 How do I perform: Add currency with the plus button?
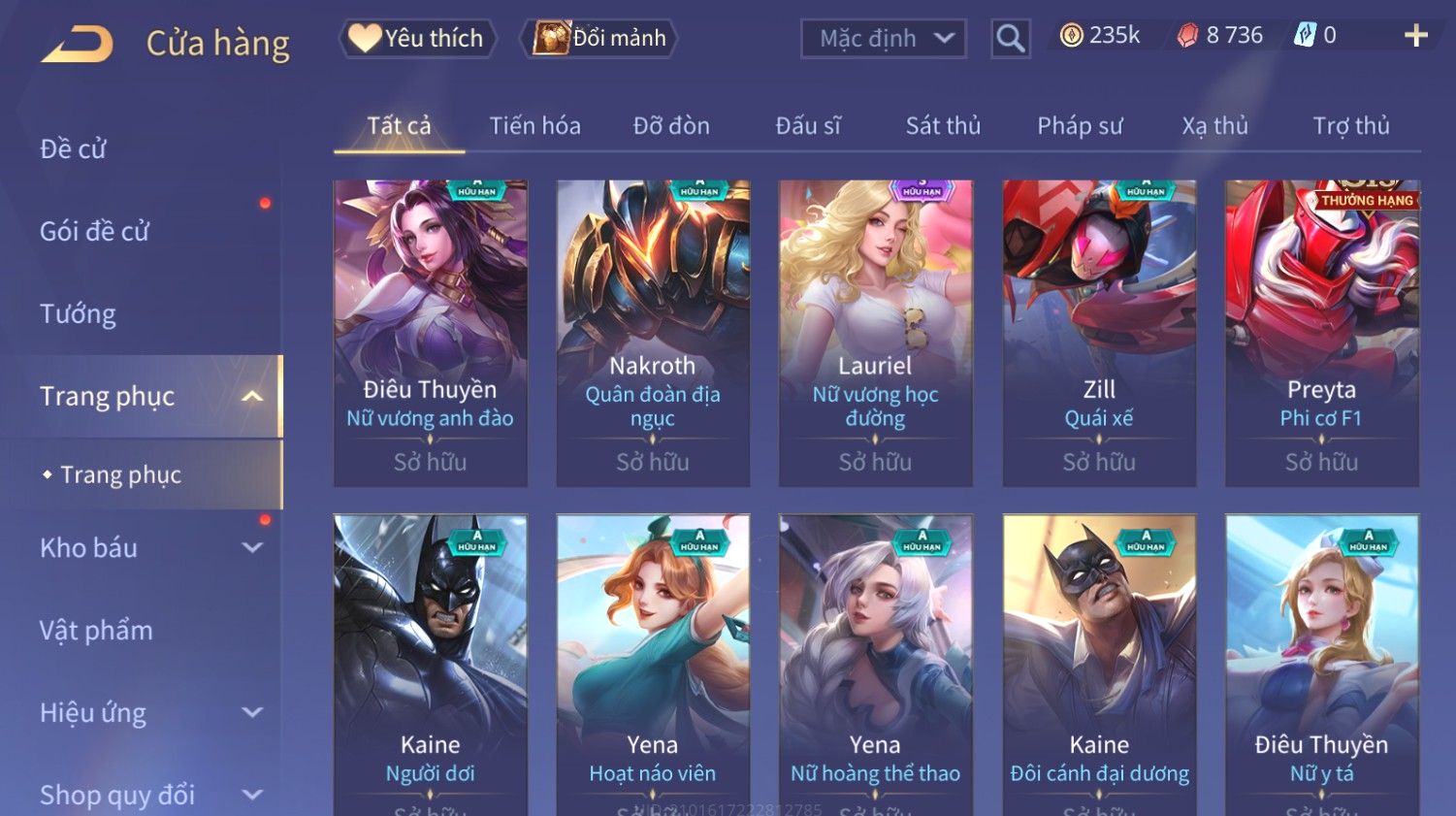click(1415, 36)
